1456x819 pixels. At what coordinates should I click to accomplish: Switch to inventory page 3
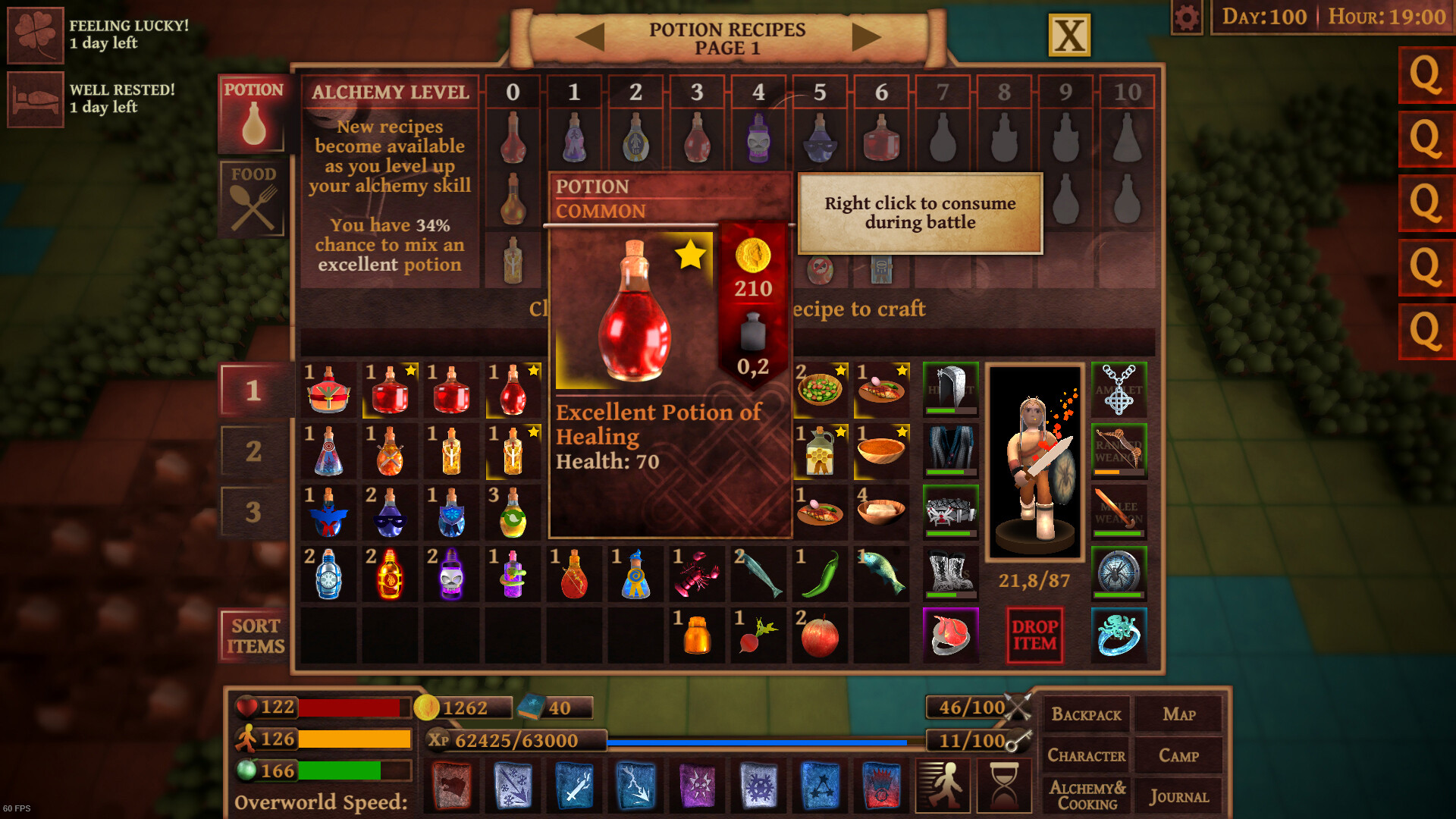(253, 510)
